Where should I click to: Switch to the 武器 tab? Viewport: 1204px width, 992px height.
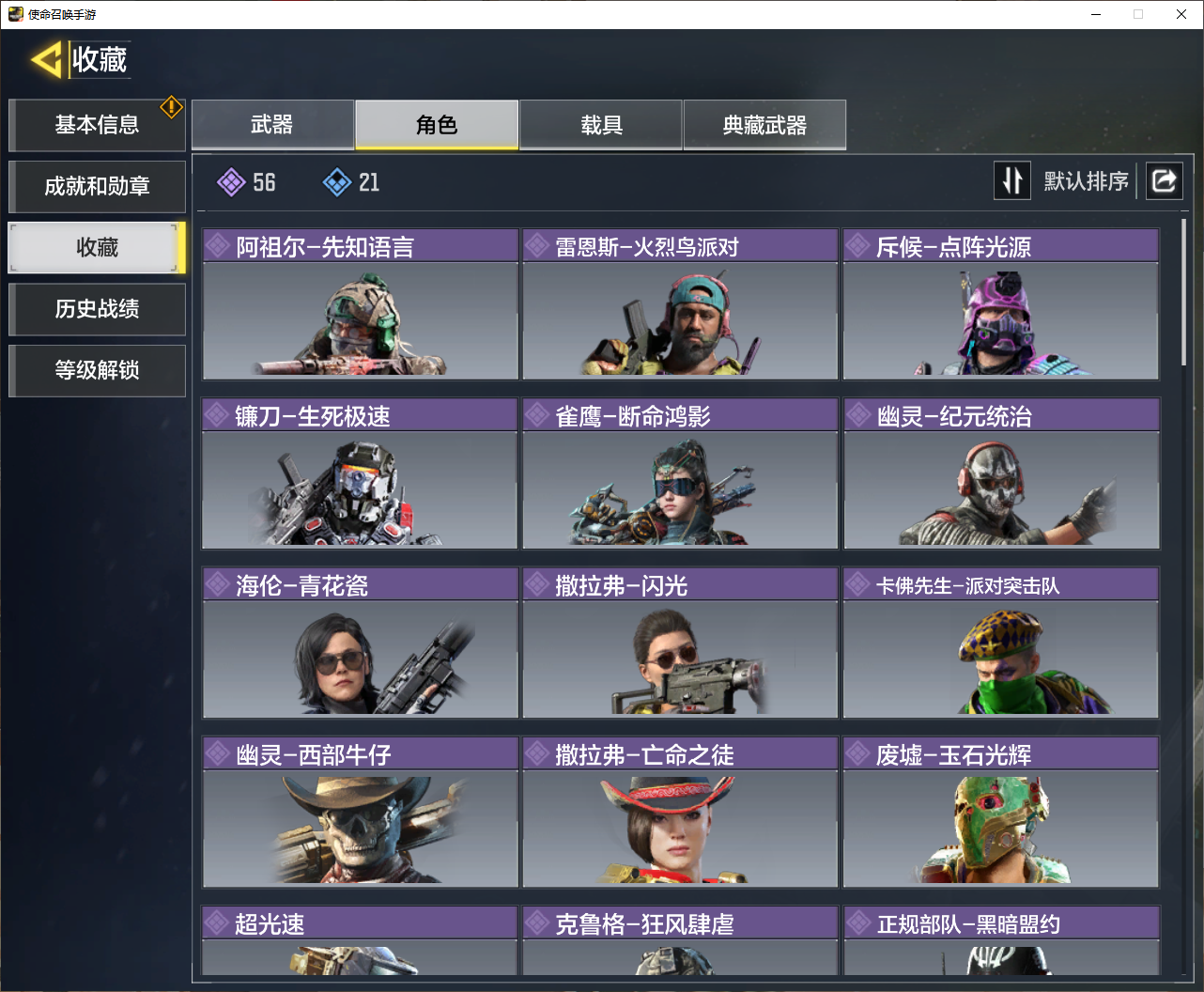(272, 125)
